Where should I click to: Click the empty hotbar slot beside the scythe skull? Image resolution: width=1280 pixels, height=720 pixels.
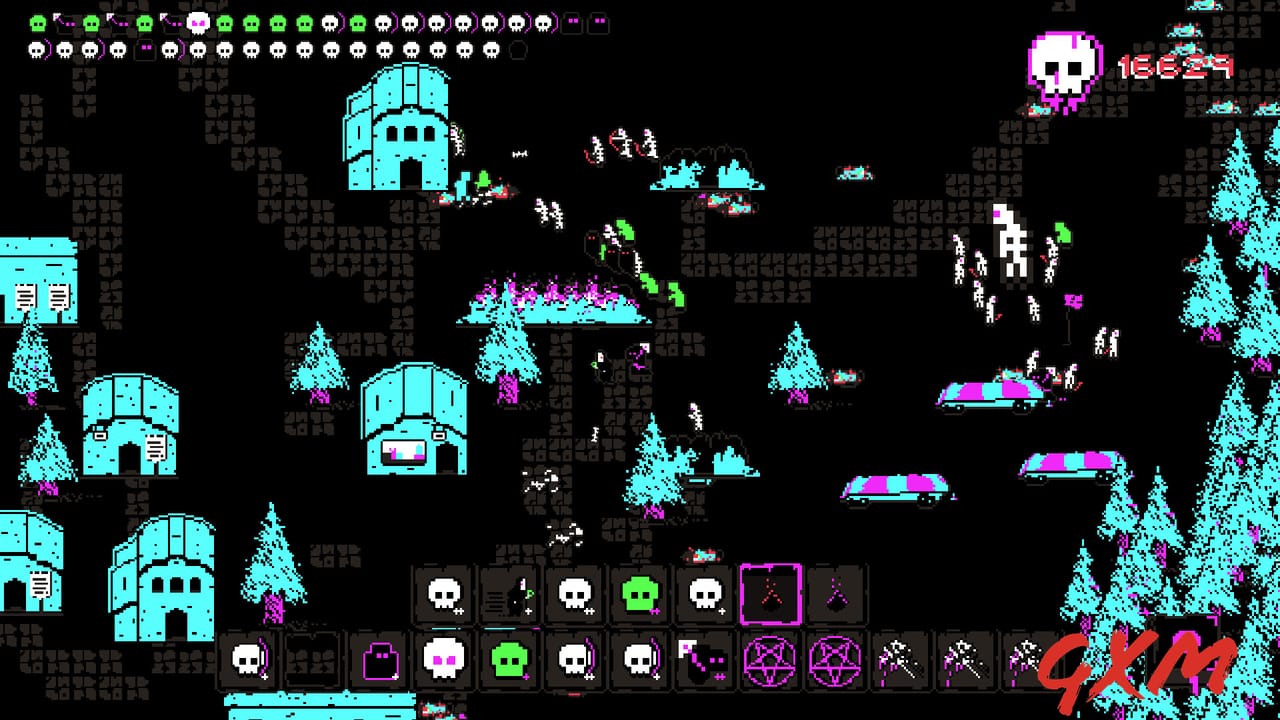point(313,662)
